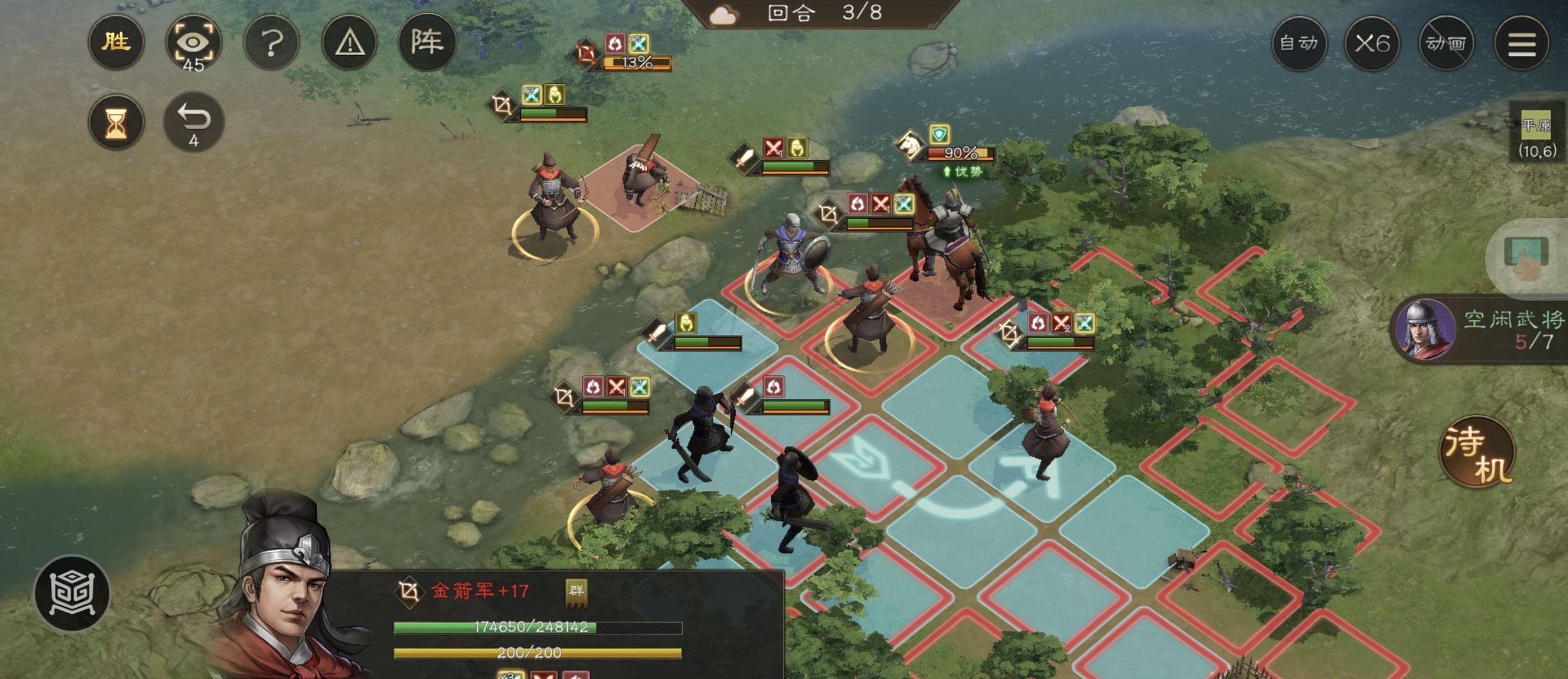Viewport: 1568px width, 679px height.
Task: Toggle the eye view button showing 45
Action: (x=193, y=44)
